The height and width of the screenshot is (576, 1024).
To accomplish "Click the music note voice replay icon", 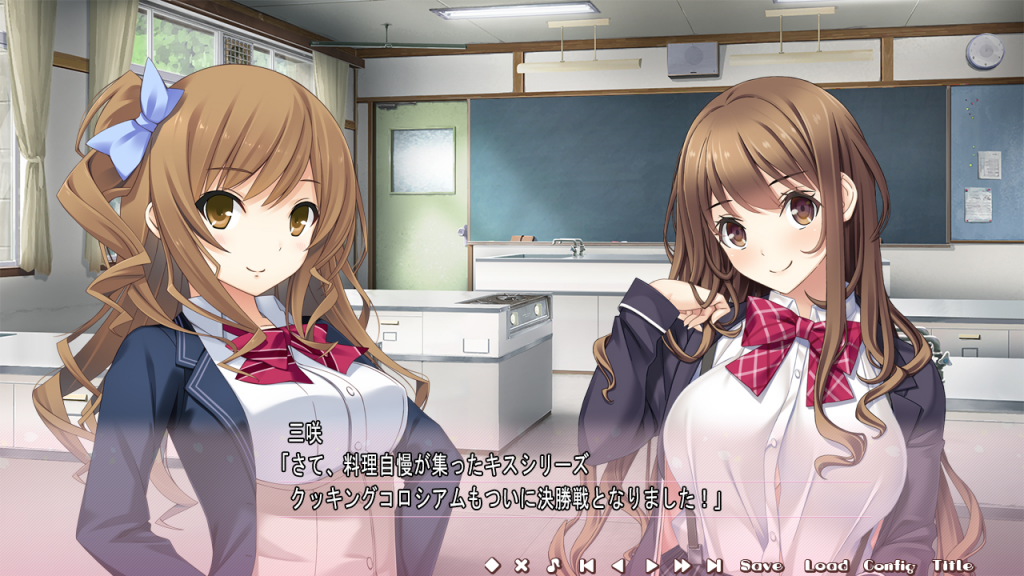I will pos(554,565).
